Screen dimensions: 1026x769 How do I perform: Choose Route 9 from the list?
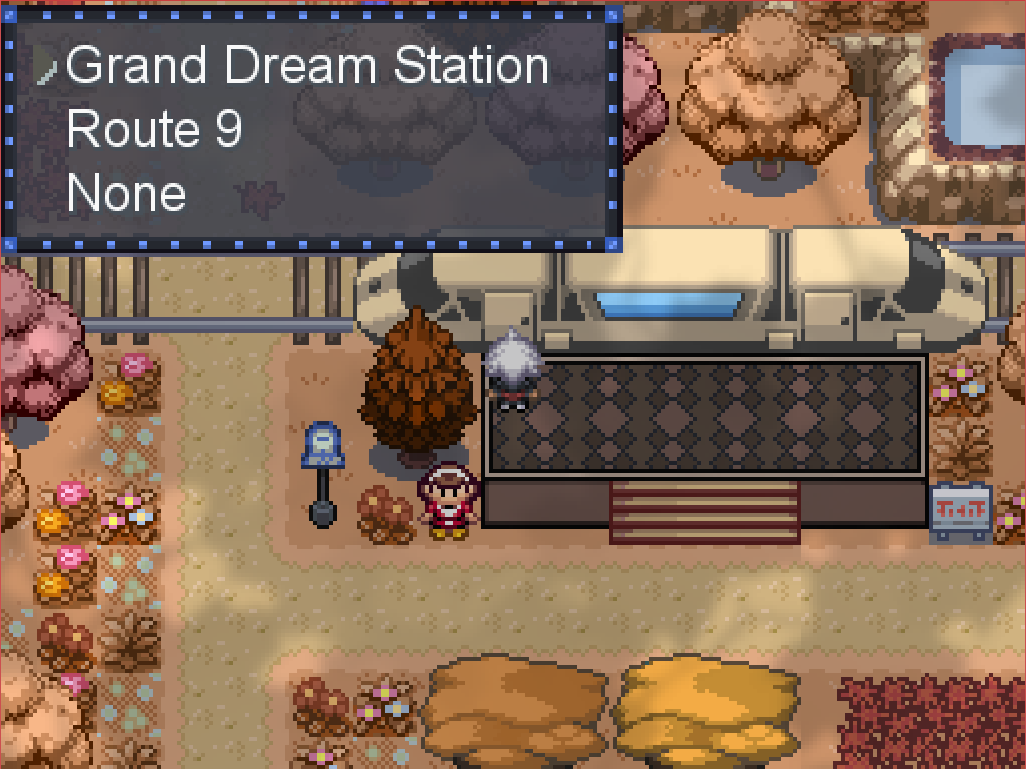click(154, 129)
